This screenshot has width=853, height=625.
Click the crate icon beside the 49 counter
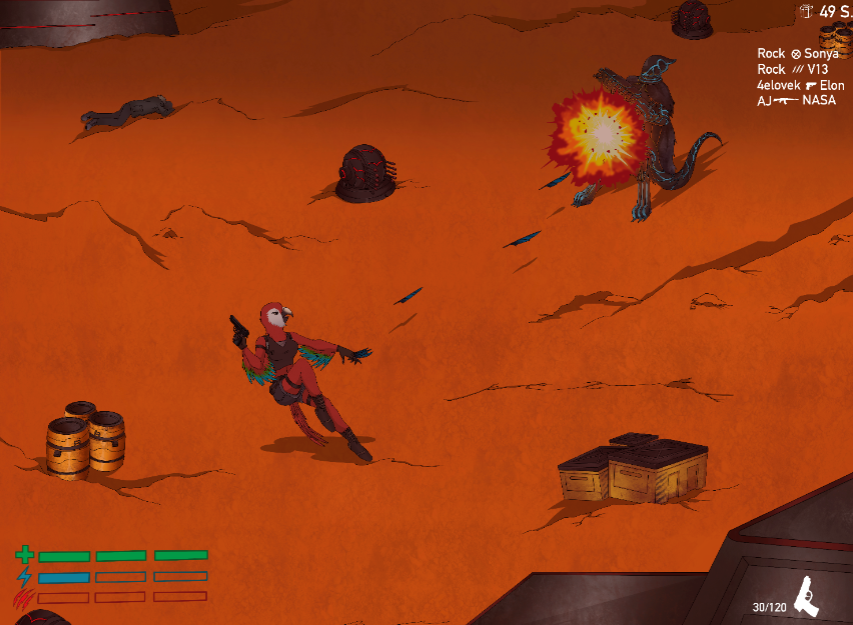pos(807,12)
